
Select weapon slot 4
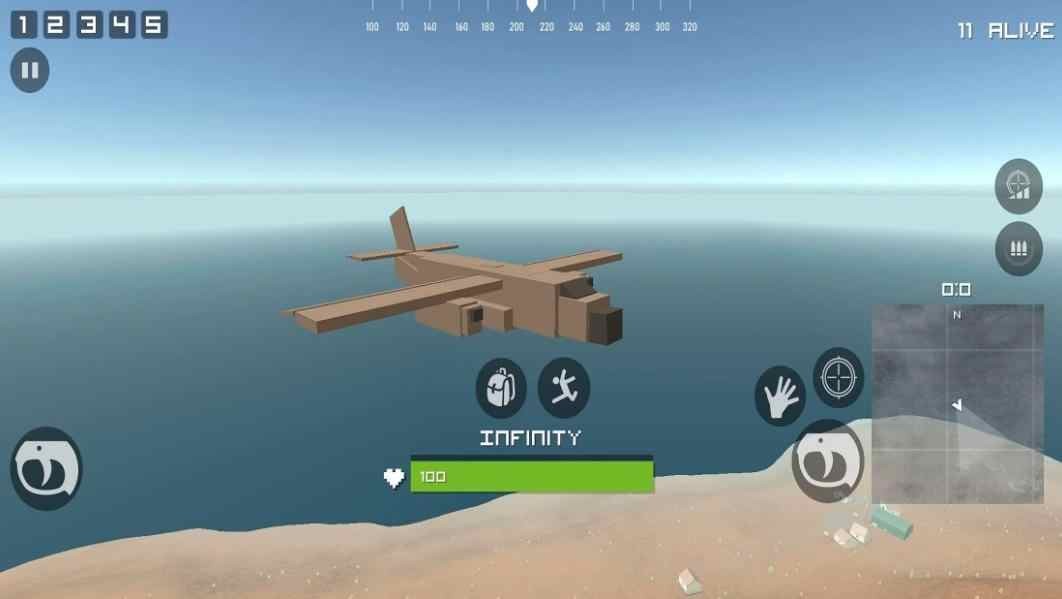tap(121, 25)
